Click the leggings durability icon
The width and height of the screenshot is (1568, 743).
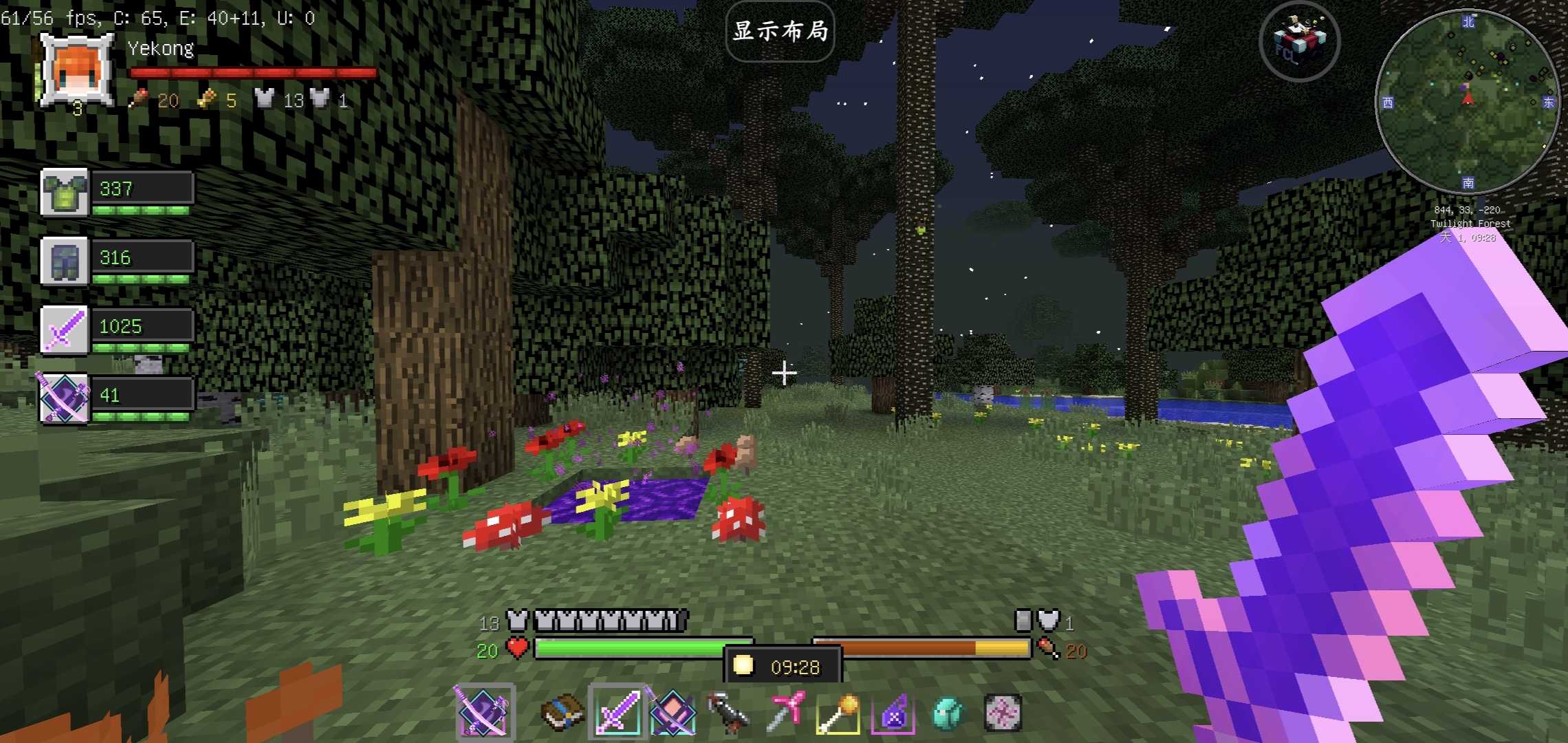(x=65, y=261)
